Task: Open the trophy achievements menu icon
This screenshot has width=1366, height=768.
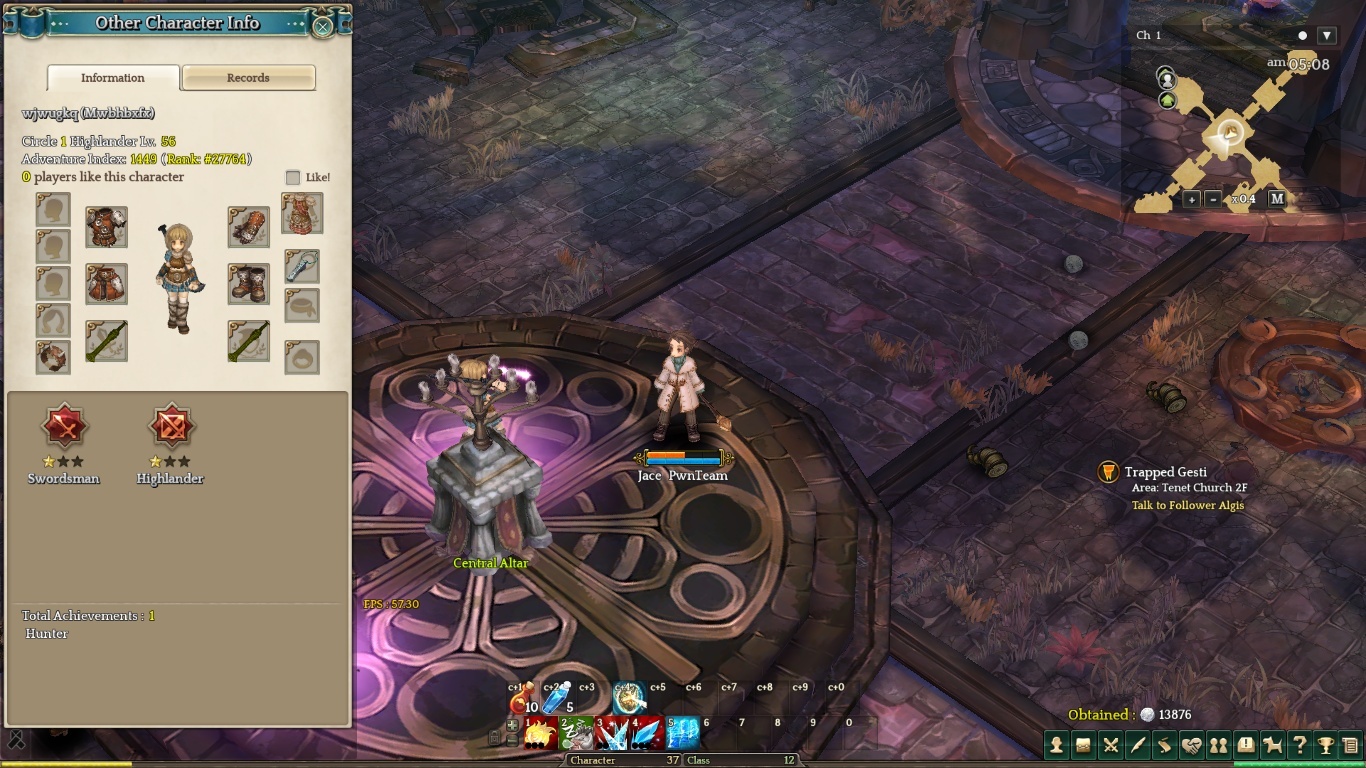Action: point(1326,745)
